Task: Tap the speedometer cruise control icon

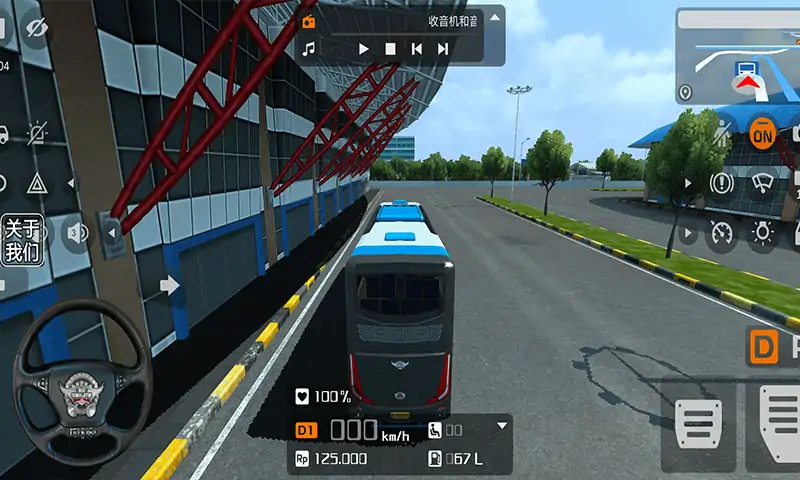Action: 721,234
